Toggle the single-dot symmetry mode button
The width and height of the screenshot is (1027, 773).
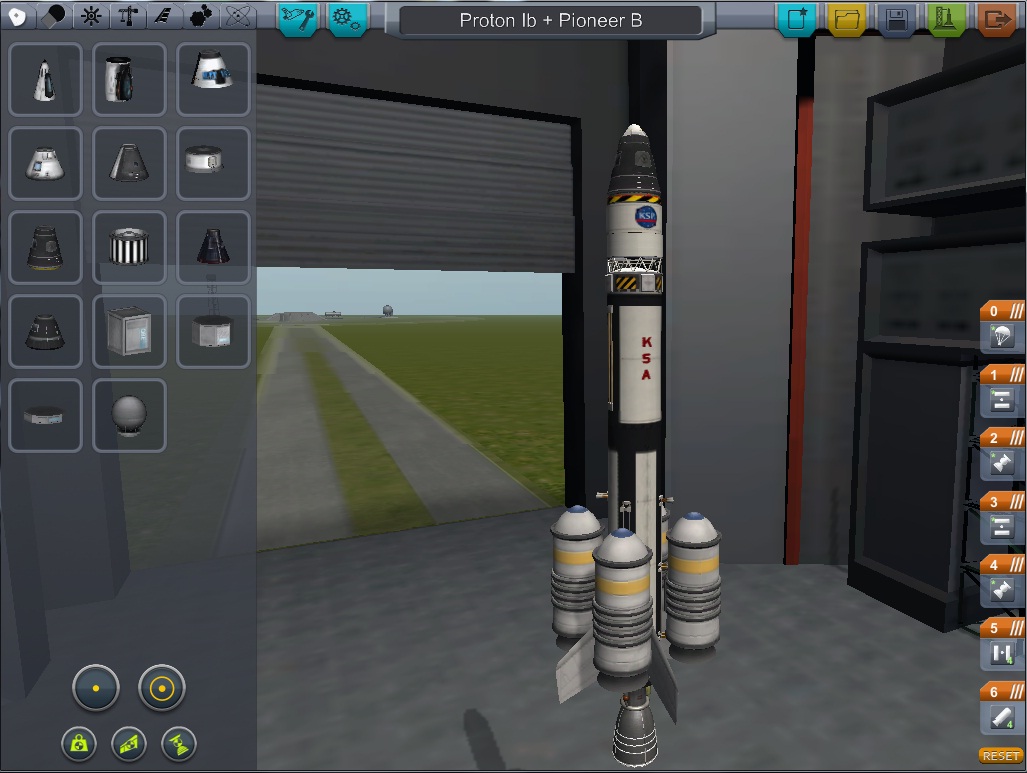coord(96,689)
